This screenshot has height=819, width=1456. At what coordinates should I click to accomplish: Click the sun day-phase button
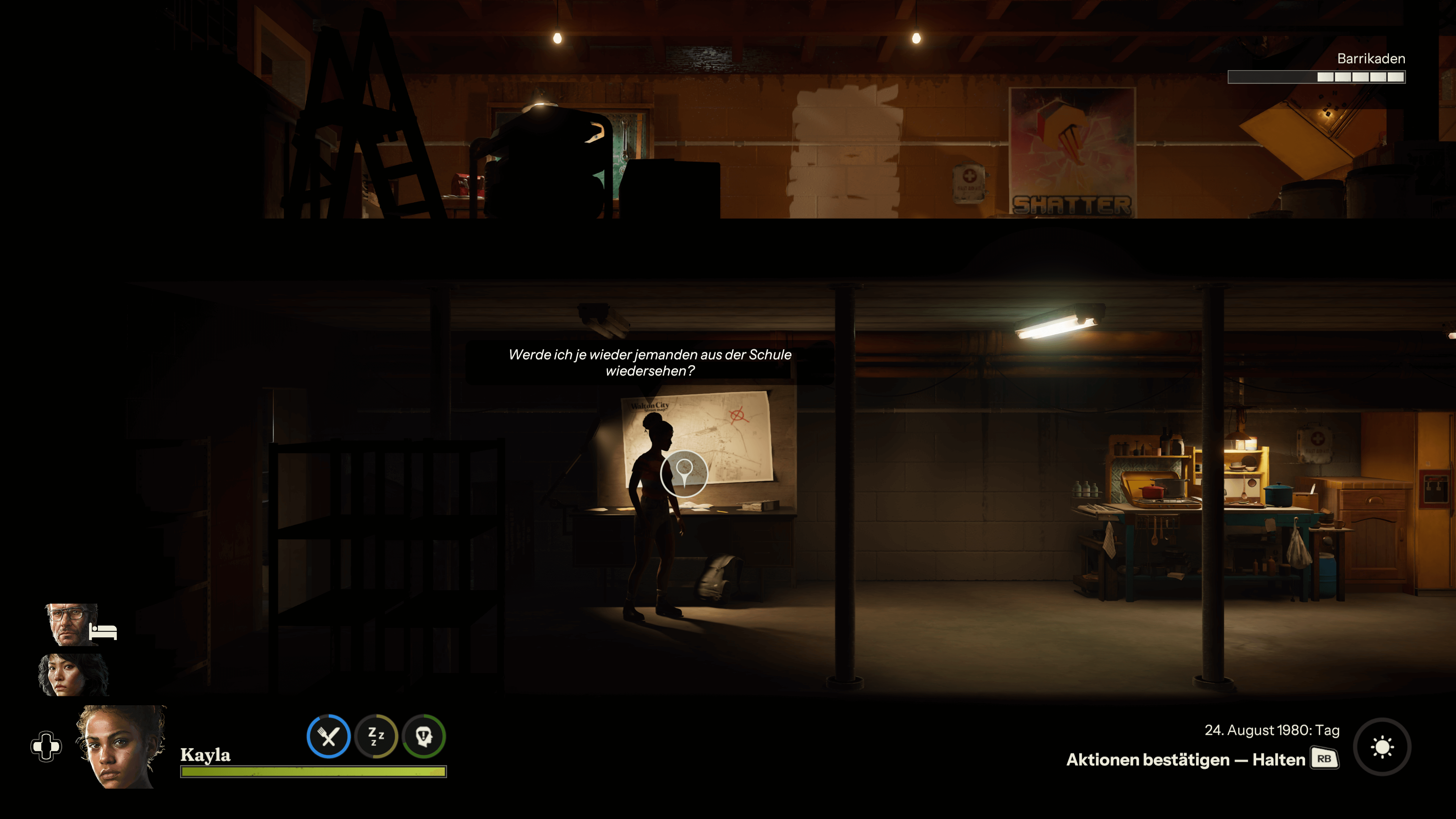[1382, 747]
